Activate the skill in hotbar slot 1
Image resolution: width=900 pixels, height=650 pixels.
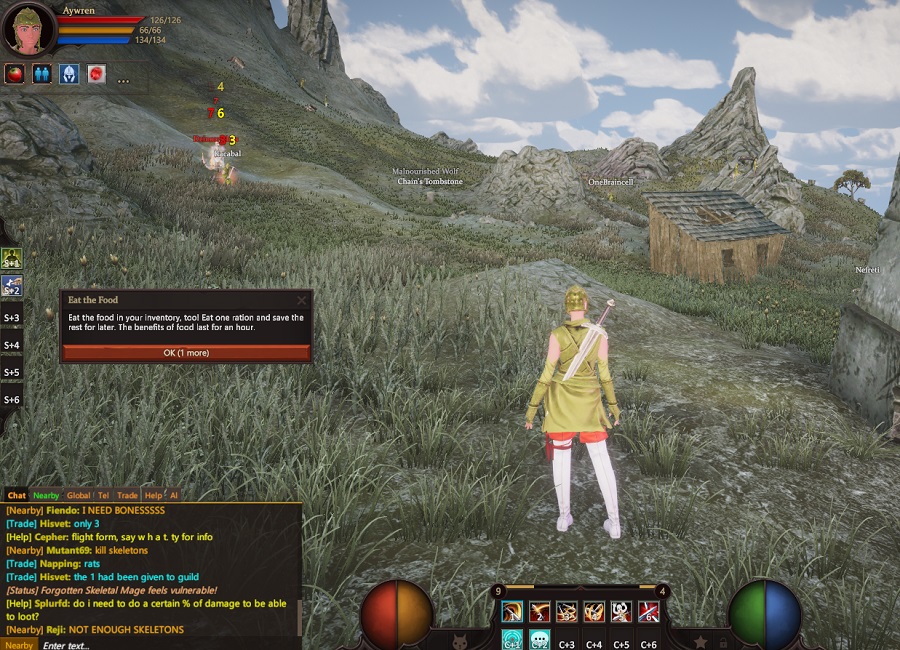(512, 612)
